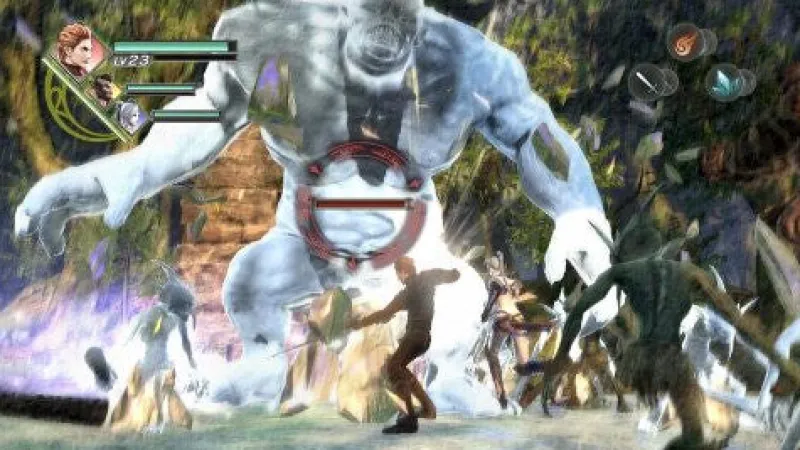Pick the silver-haired party member portrait

(x=130, y=118)
